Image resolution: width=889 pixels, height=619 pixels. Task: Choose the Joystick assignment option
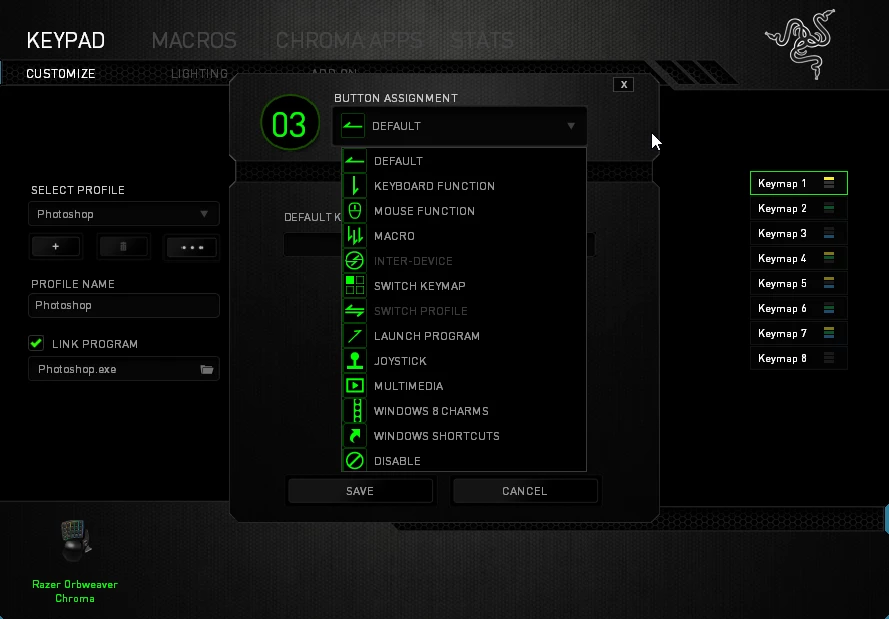click(x=400, y=361)
